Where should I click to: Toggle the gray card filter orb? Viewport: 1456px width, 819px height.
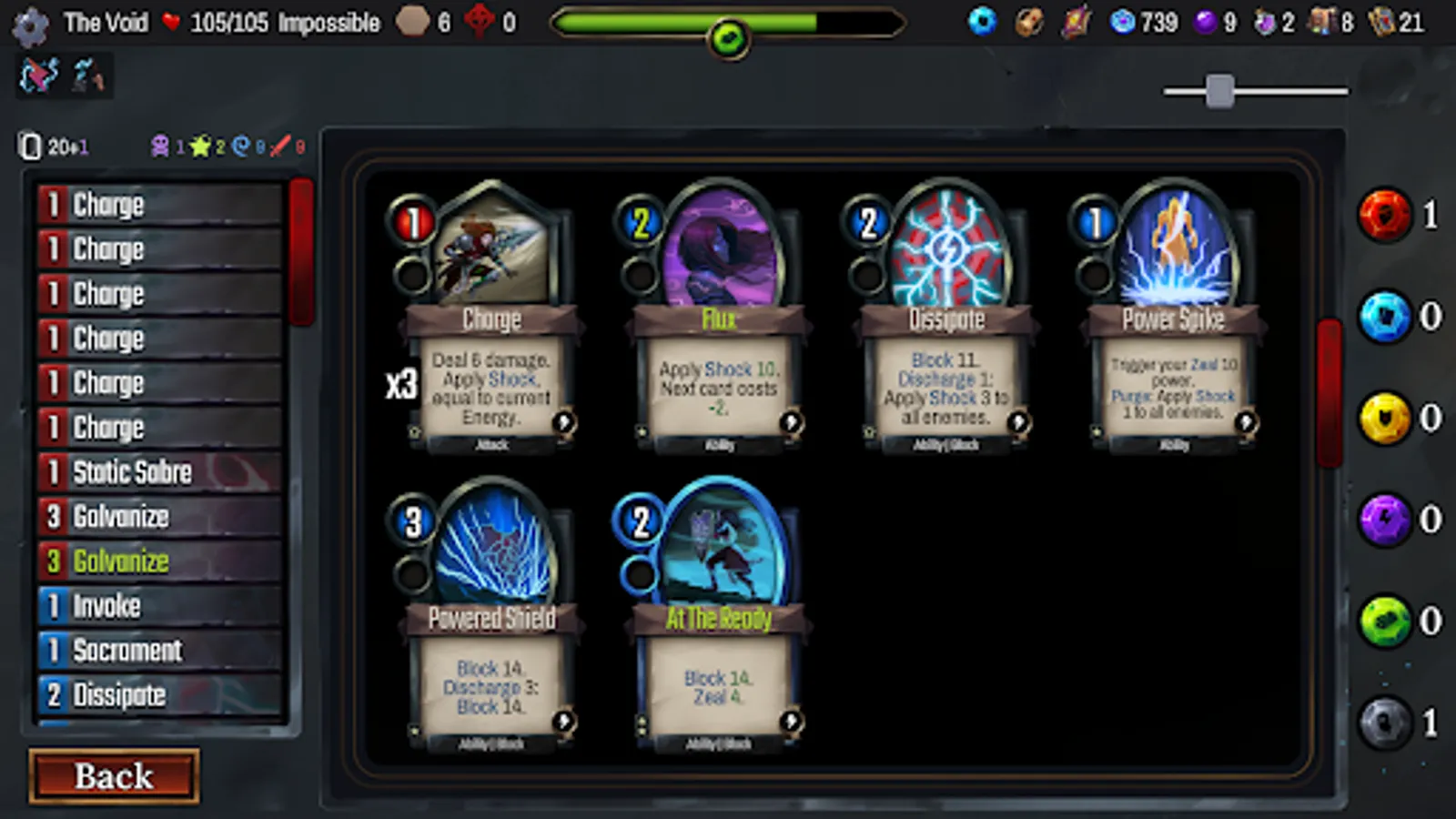pyautogui.click(x=1385, y=719)
